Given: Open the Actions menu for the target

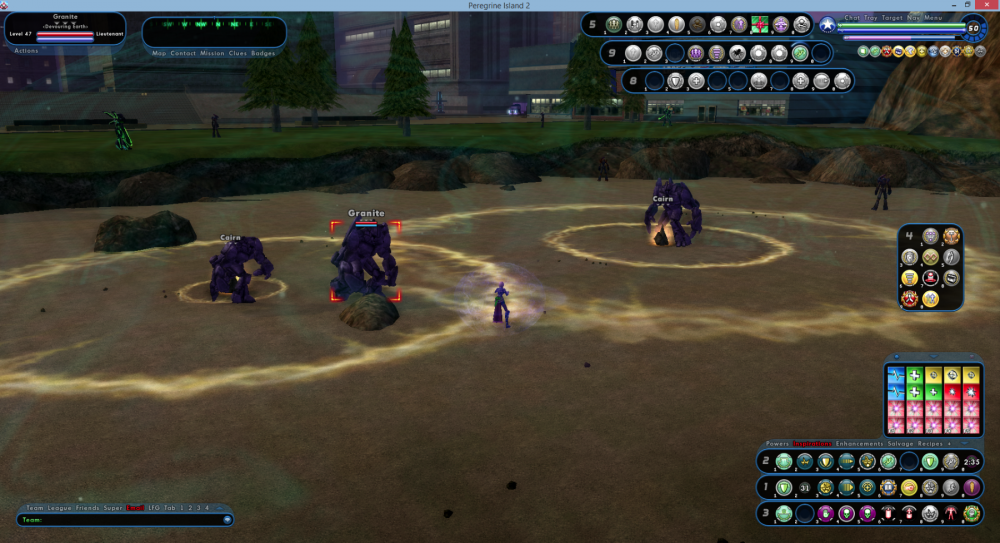Looking at the screenshot, I should 26,50.
